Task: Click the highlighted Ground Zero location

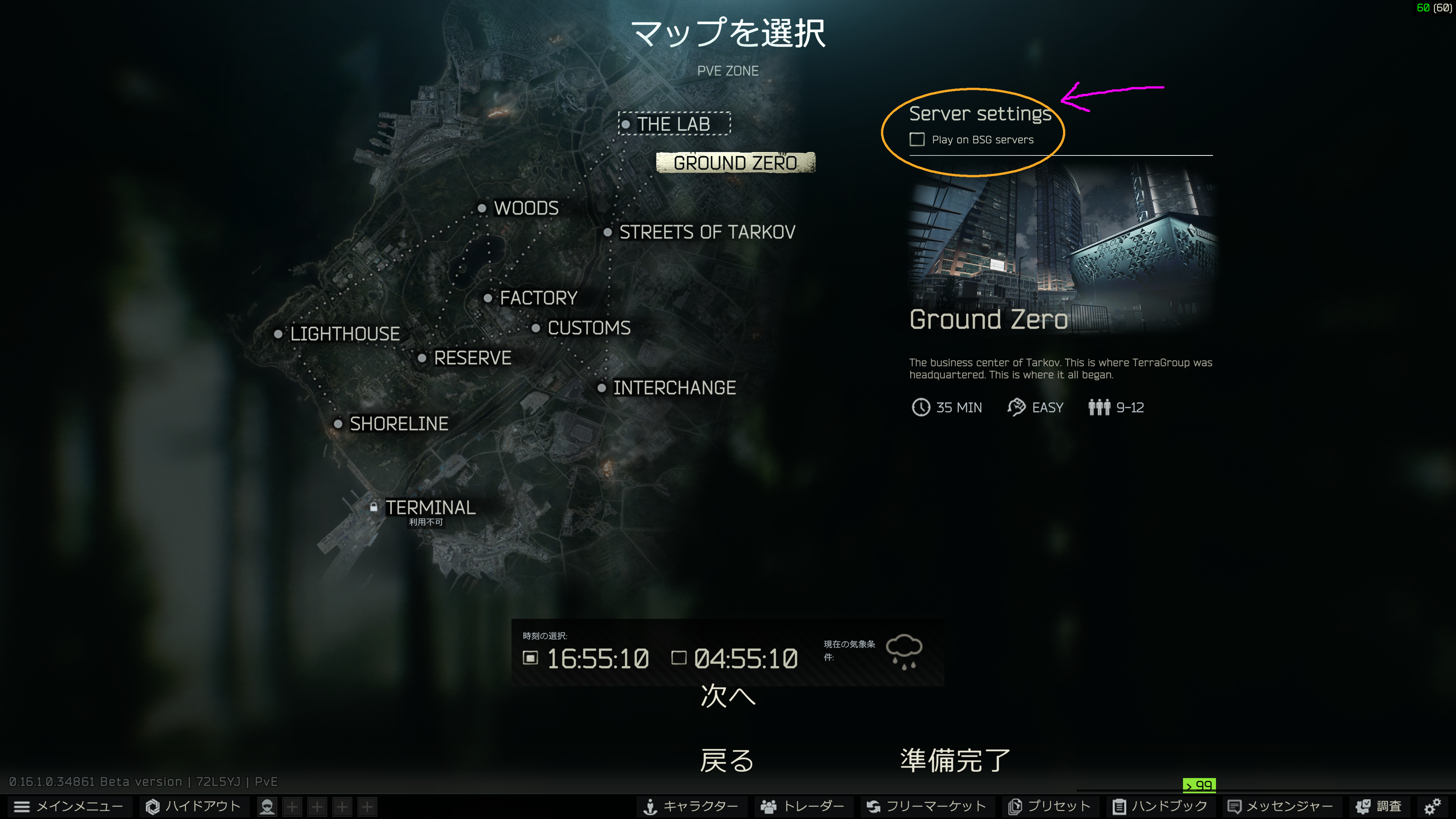Action: coord(735,163)
